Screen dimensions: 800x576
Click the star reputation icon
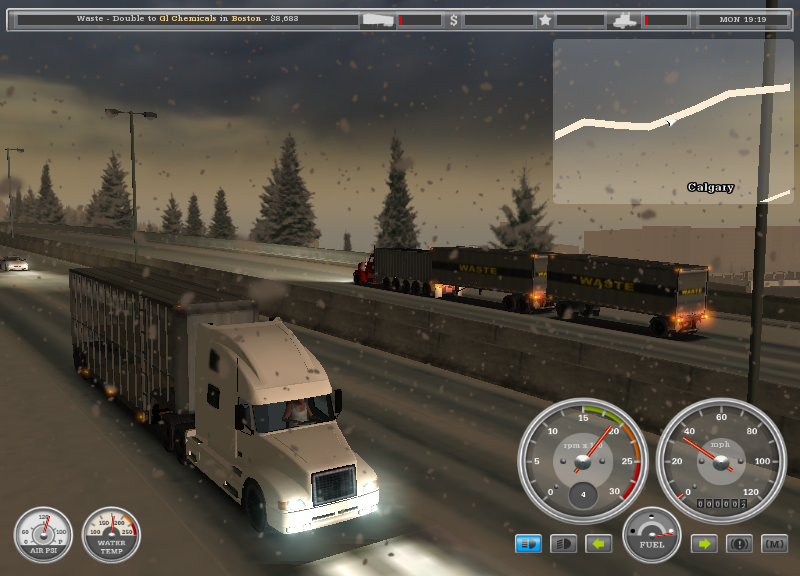[545, 19]
